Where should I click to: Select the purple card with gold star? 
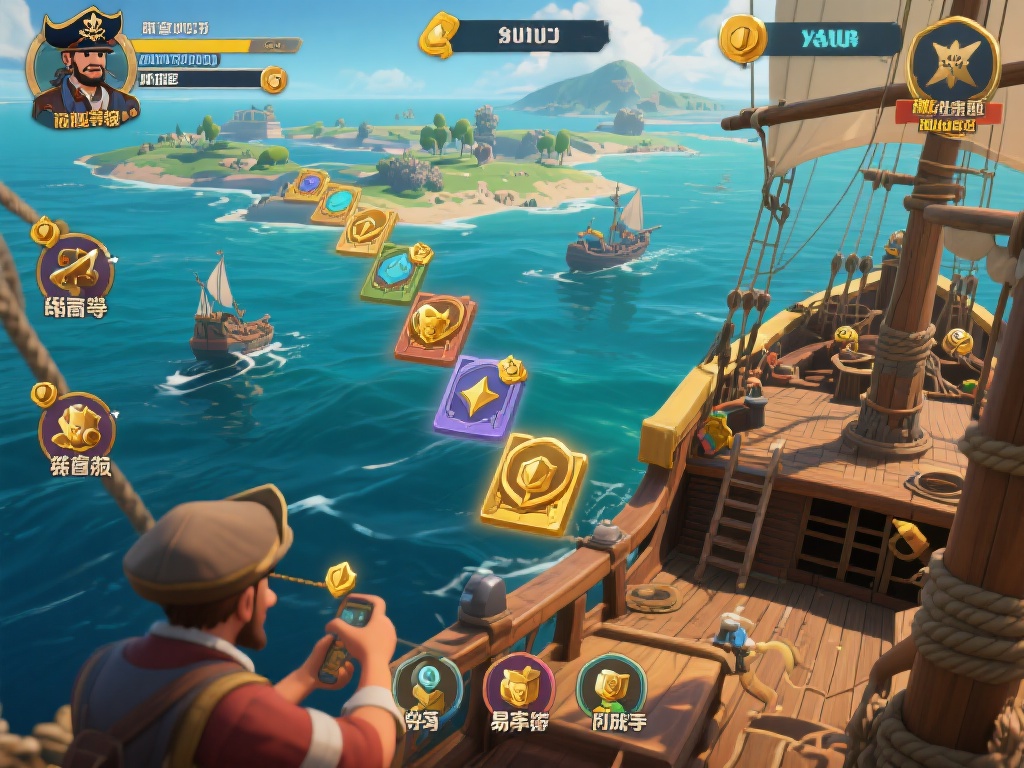480,396
